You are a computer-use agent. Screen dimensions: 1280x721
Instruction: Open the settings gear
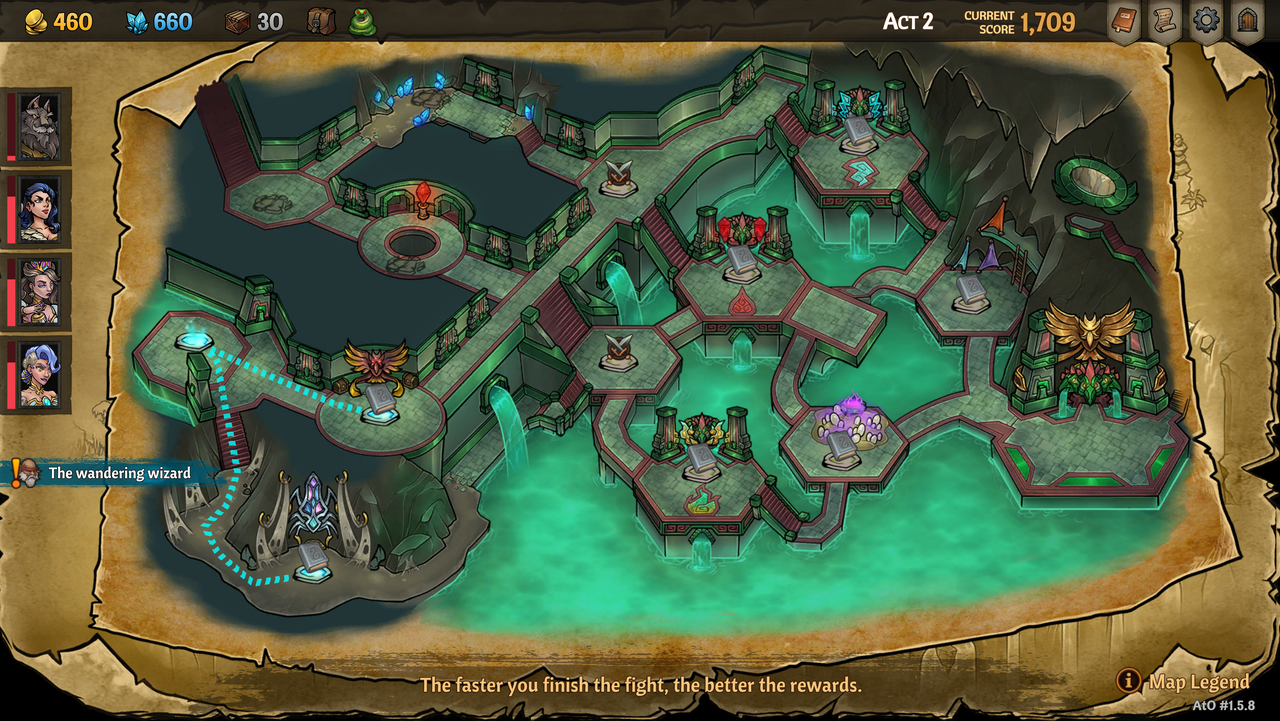tap(1205, 20)
